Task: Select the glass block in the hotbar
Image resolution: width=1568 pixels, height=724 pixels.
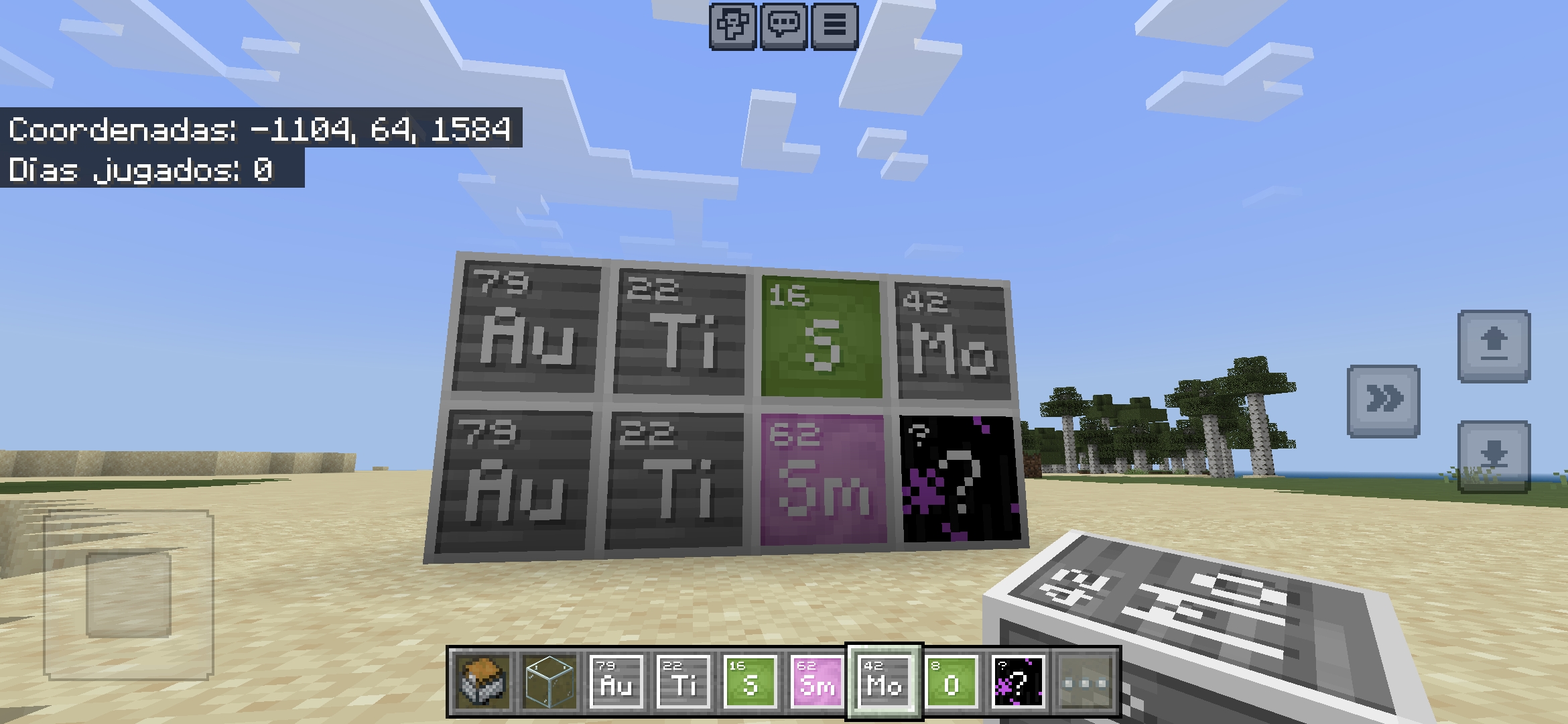Action: pos(551,682)
